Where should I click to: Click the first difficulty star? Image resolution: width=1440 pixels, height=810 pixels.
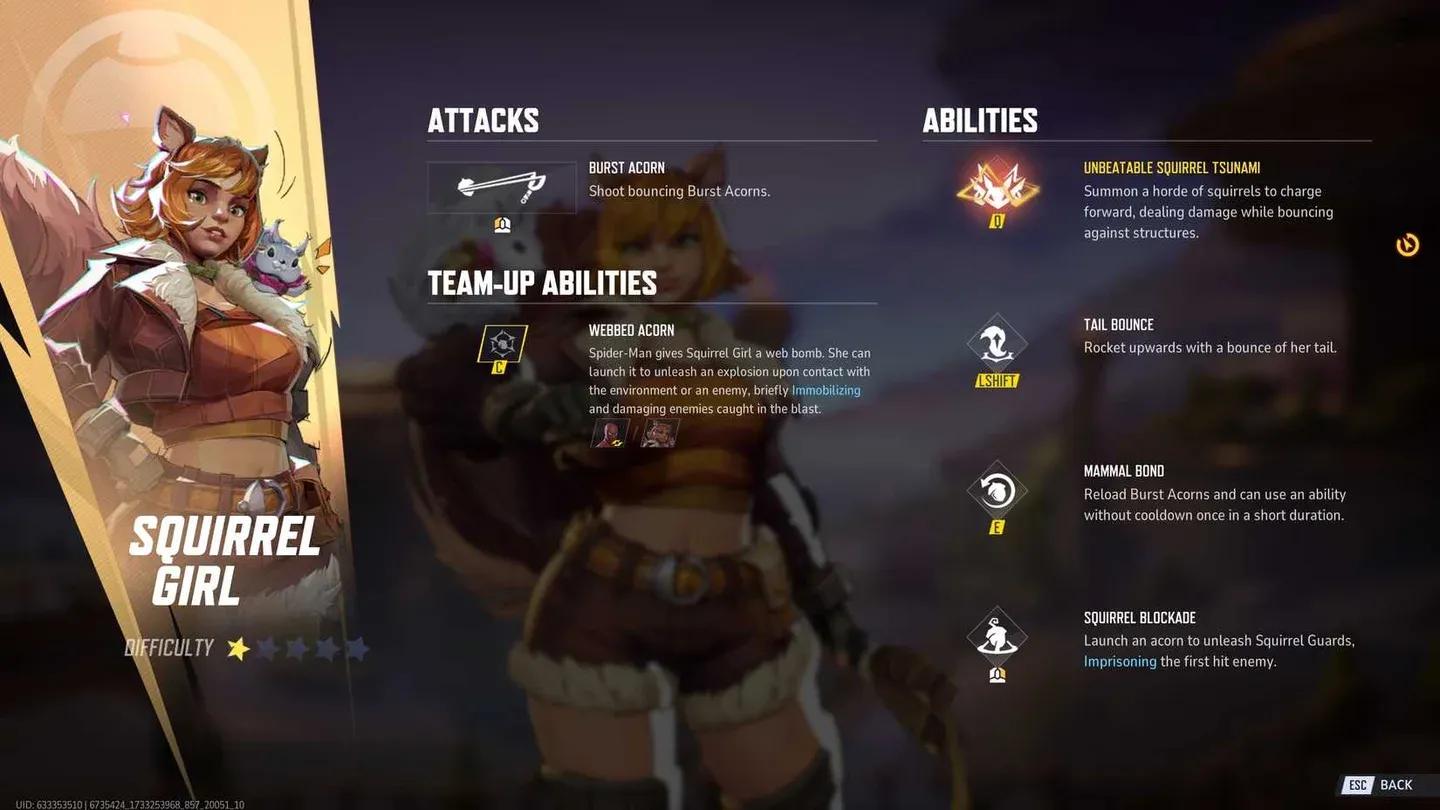coord(237,648)
